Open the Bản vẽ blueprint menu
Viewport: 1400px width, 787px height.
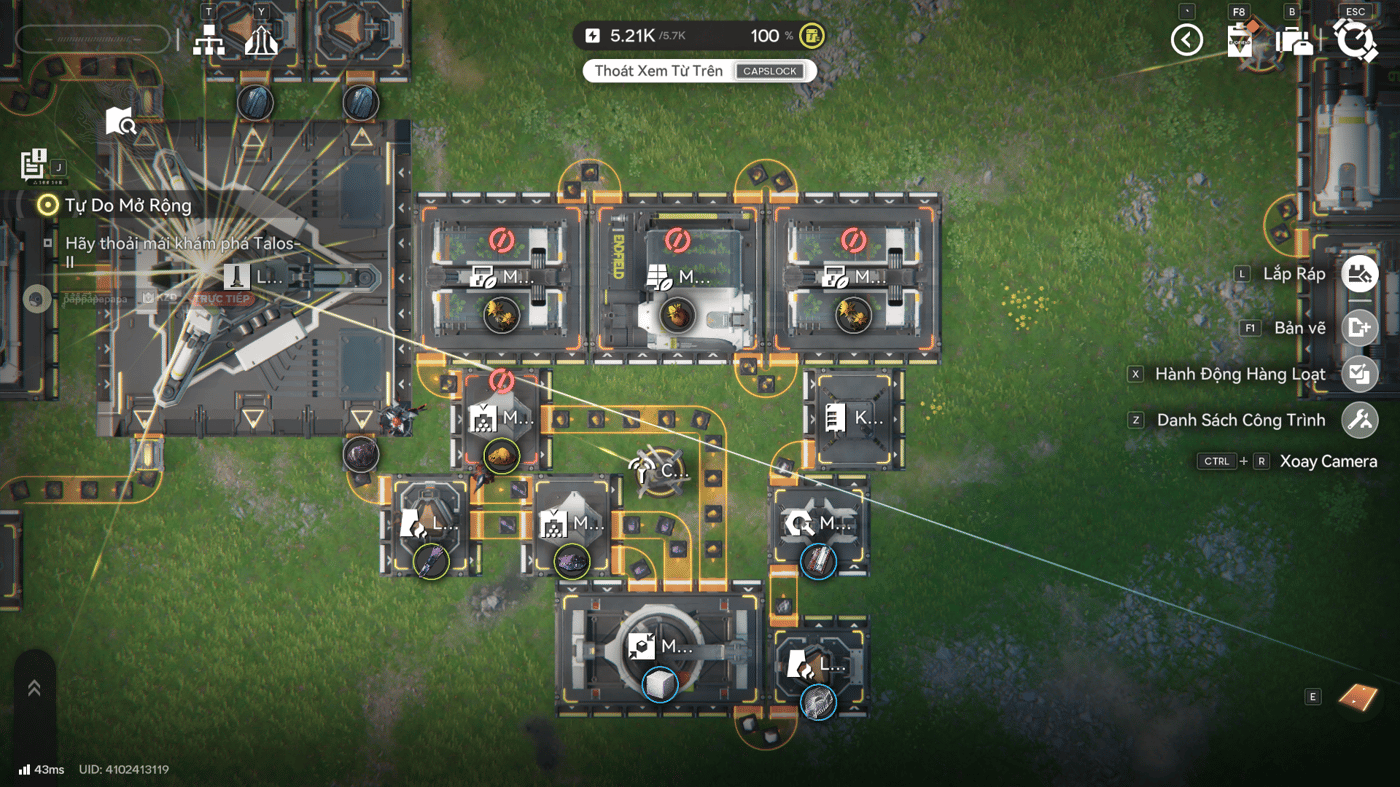click(1359, 328)
